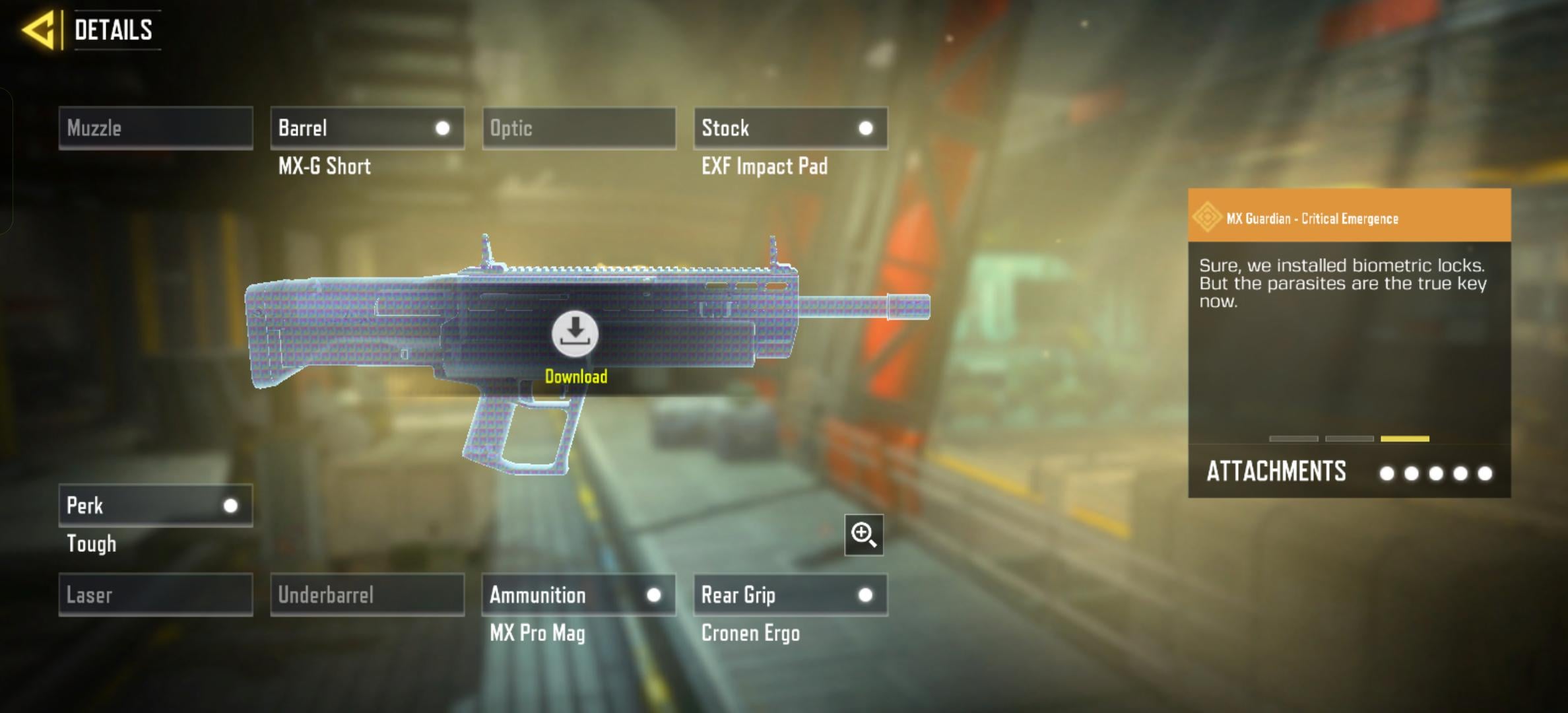1568x713 pixels.
Task: Select the Perk slot
Action: 156,506
